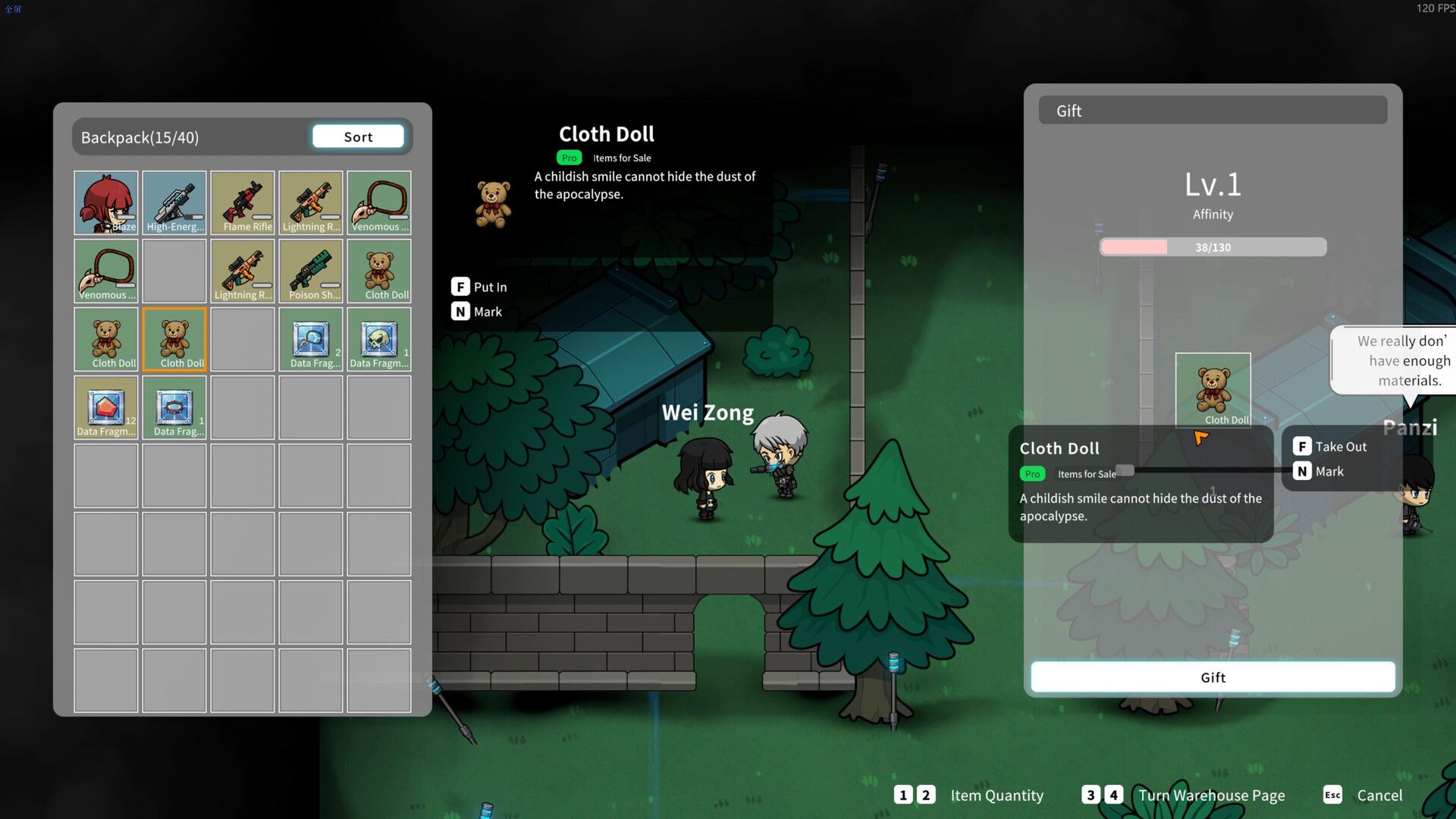Viewport: 1456px width, 819px height.
Task: Confirm with the white Gift button
Action: coord(1212,677)
